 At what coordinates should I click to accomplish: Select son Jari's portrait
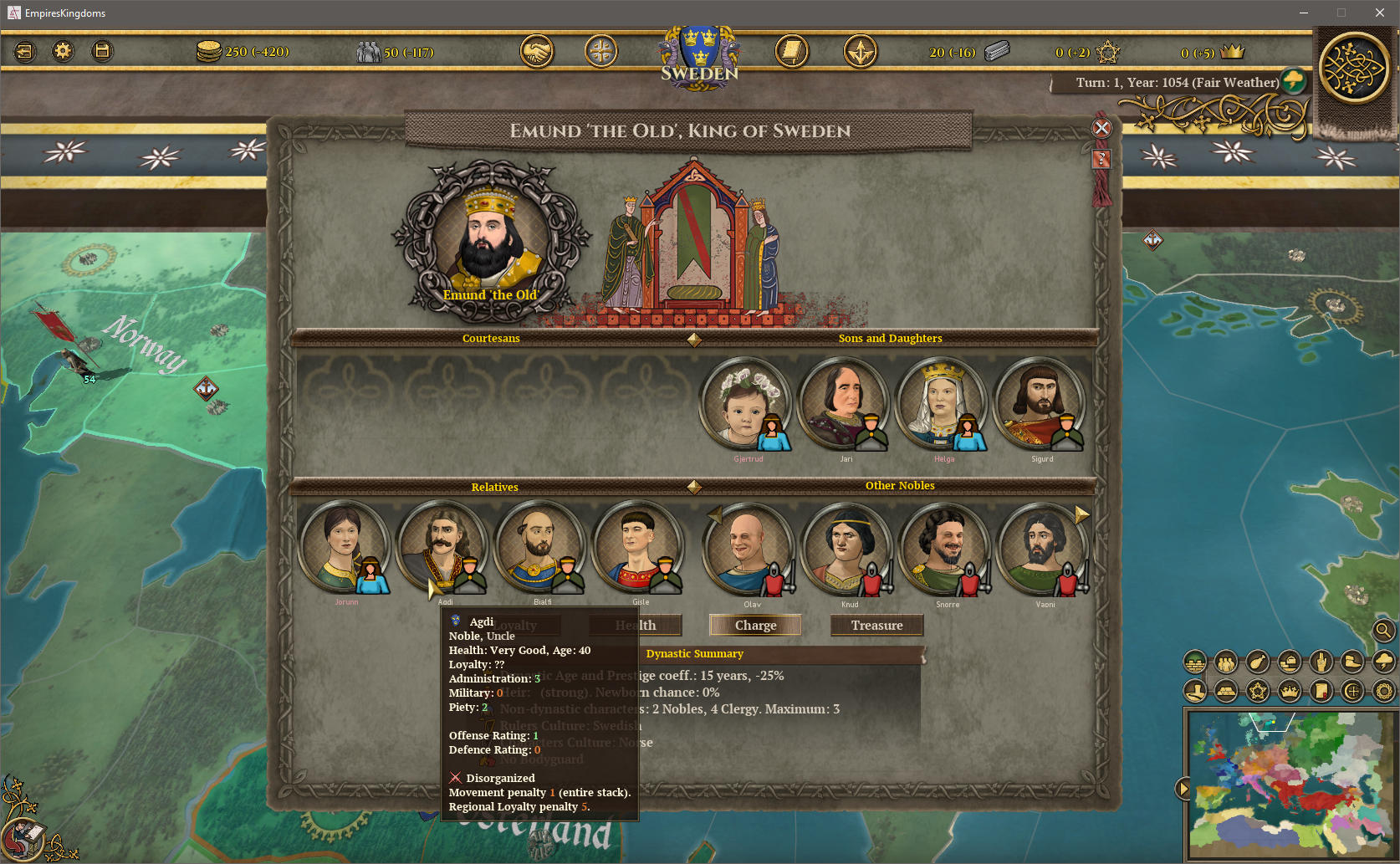point(843,404)
